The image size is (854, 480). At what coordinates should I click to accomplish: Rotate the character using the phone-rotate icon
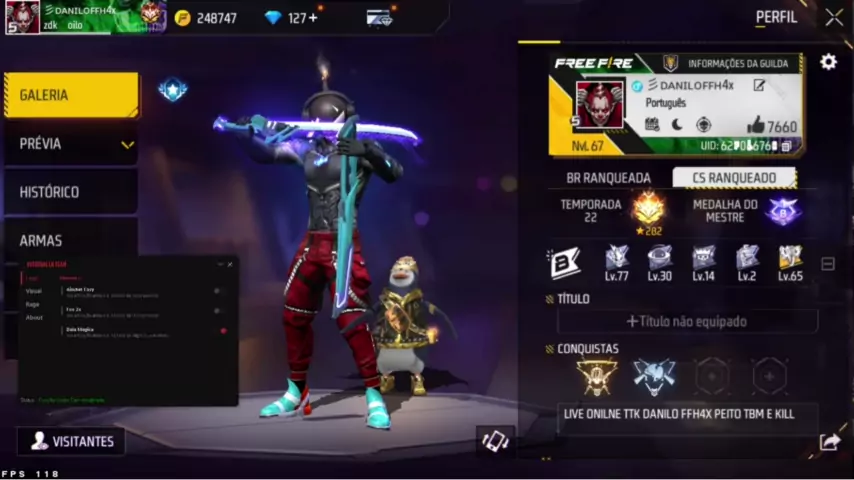point(495,441)
